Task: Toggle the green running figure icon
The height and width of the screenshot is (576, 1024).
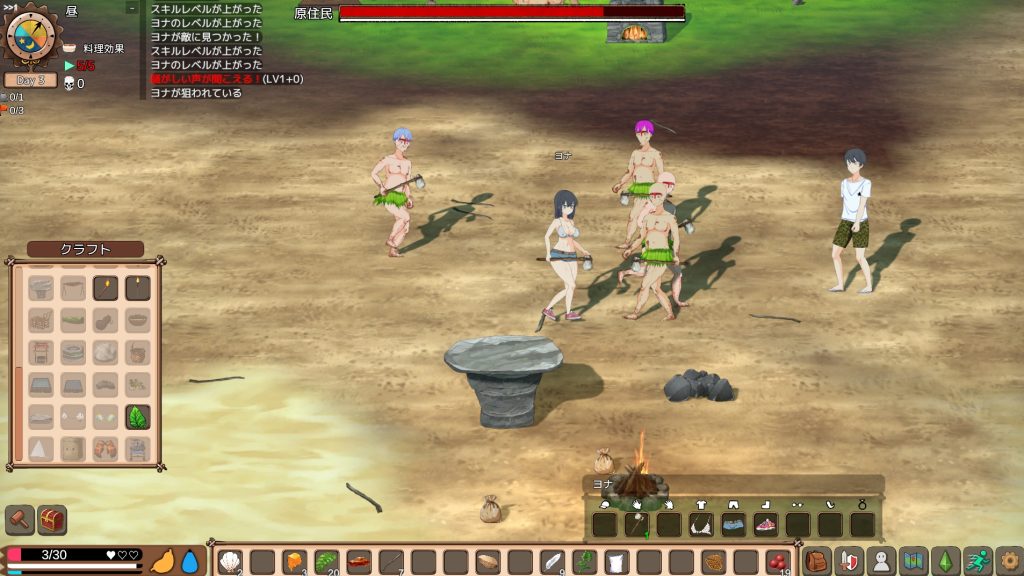Action: pyautogui.click(x=977, y=561)
